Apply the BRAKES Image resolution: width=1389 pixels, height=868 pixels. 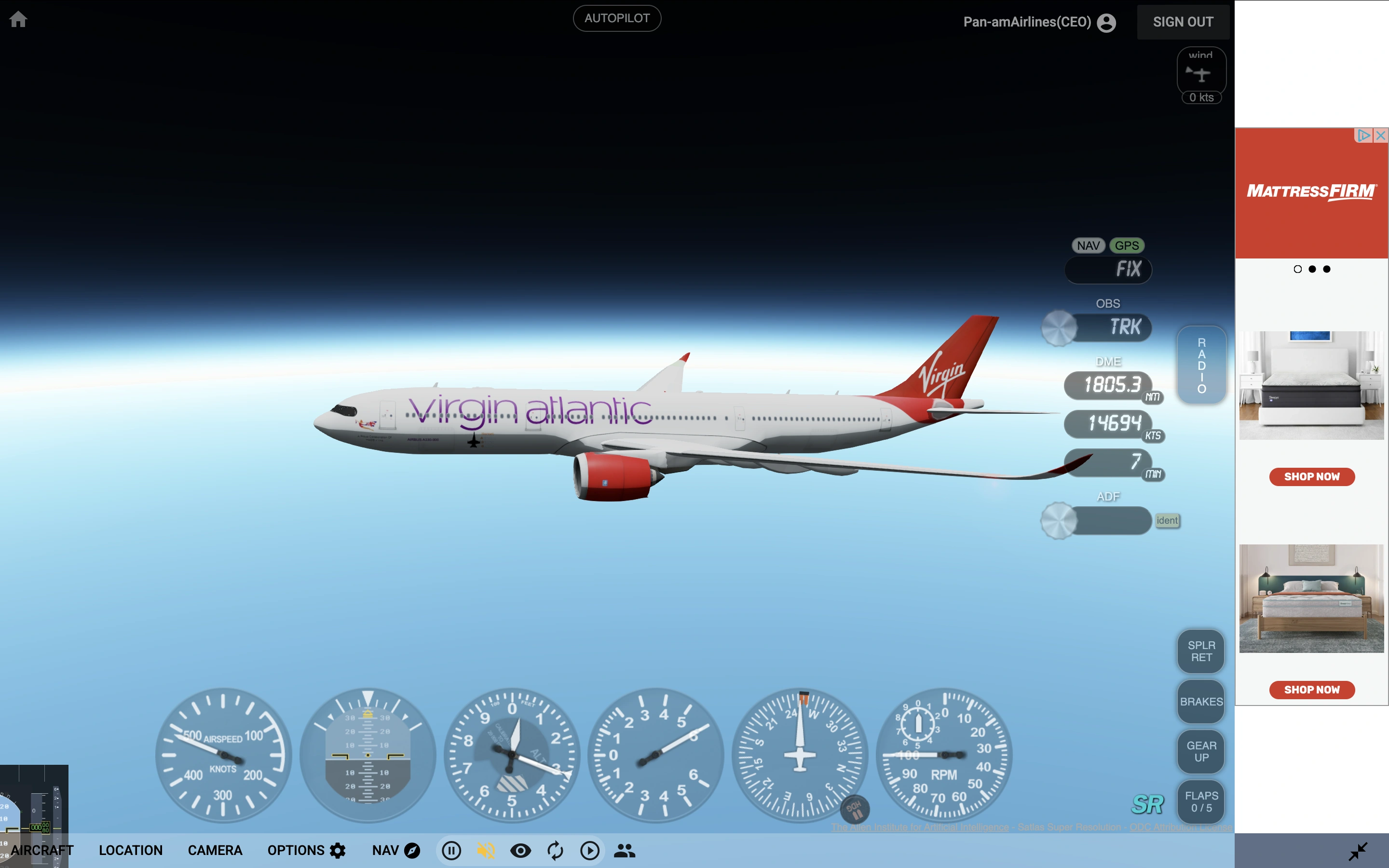pos(1201,702)
